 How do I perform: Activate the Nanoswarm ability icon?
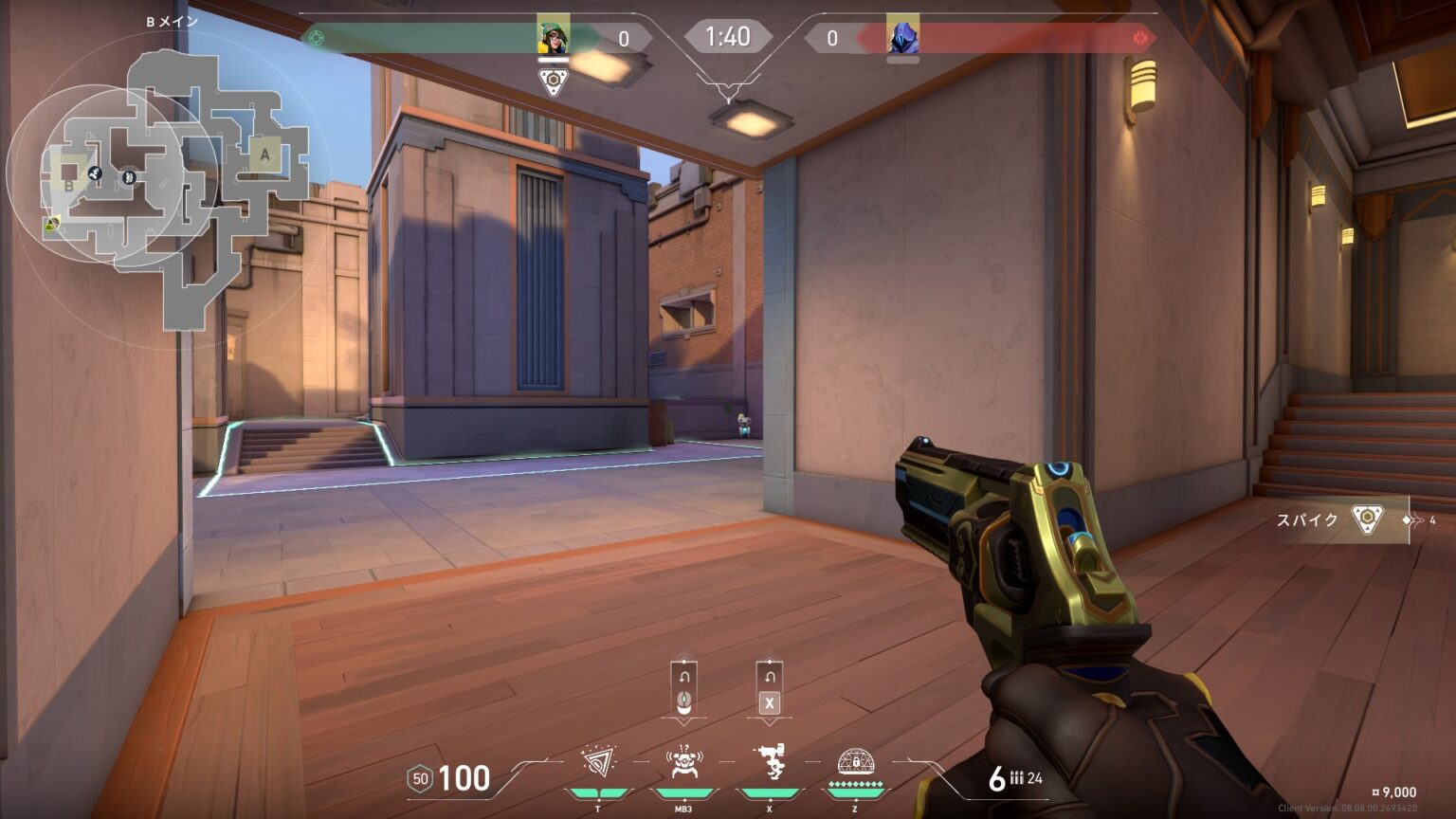click(x=598, y=762)
